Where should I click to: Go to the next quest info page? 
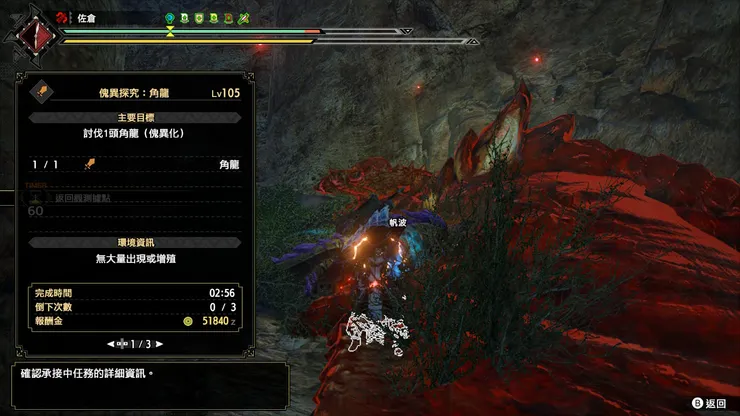coord(158,344)
